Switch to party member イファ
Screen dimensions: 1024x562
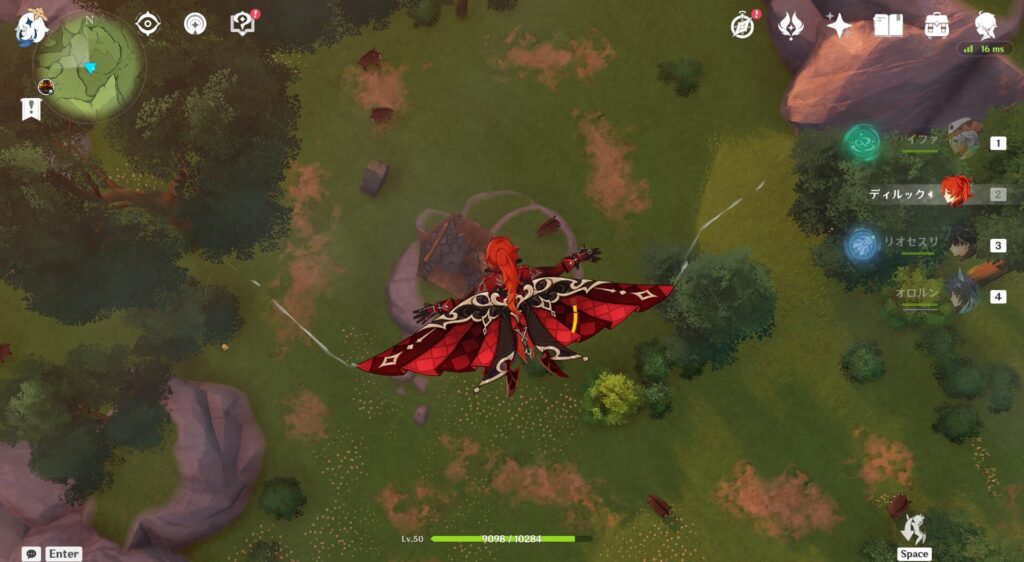click(x=962, y=143)
